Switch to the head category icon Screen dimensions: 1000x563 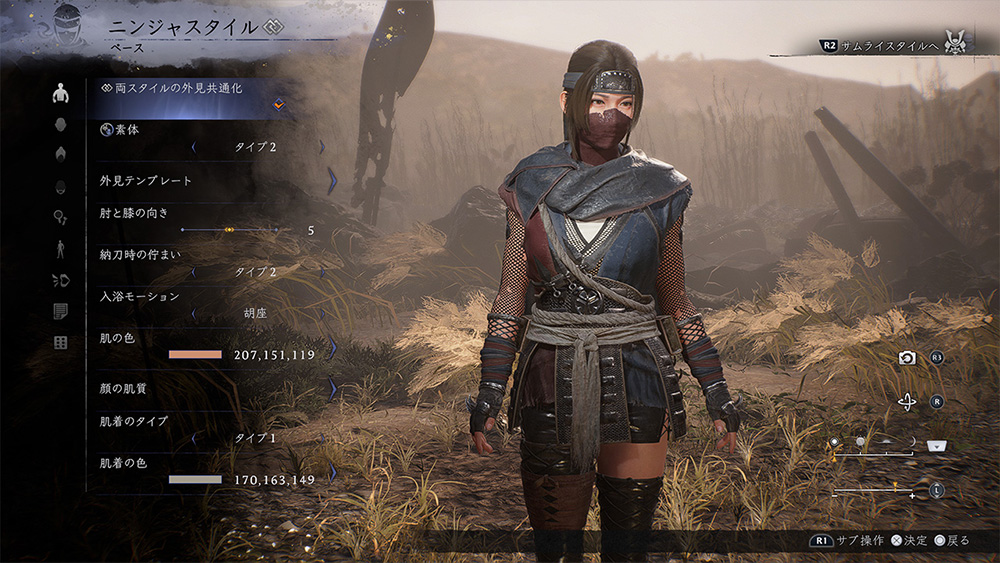tap(61, 125)
